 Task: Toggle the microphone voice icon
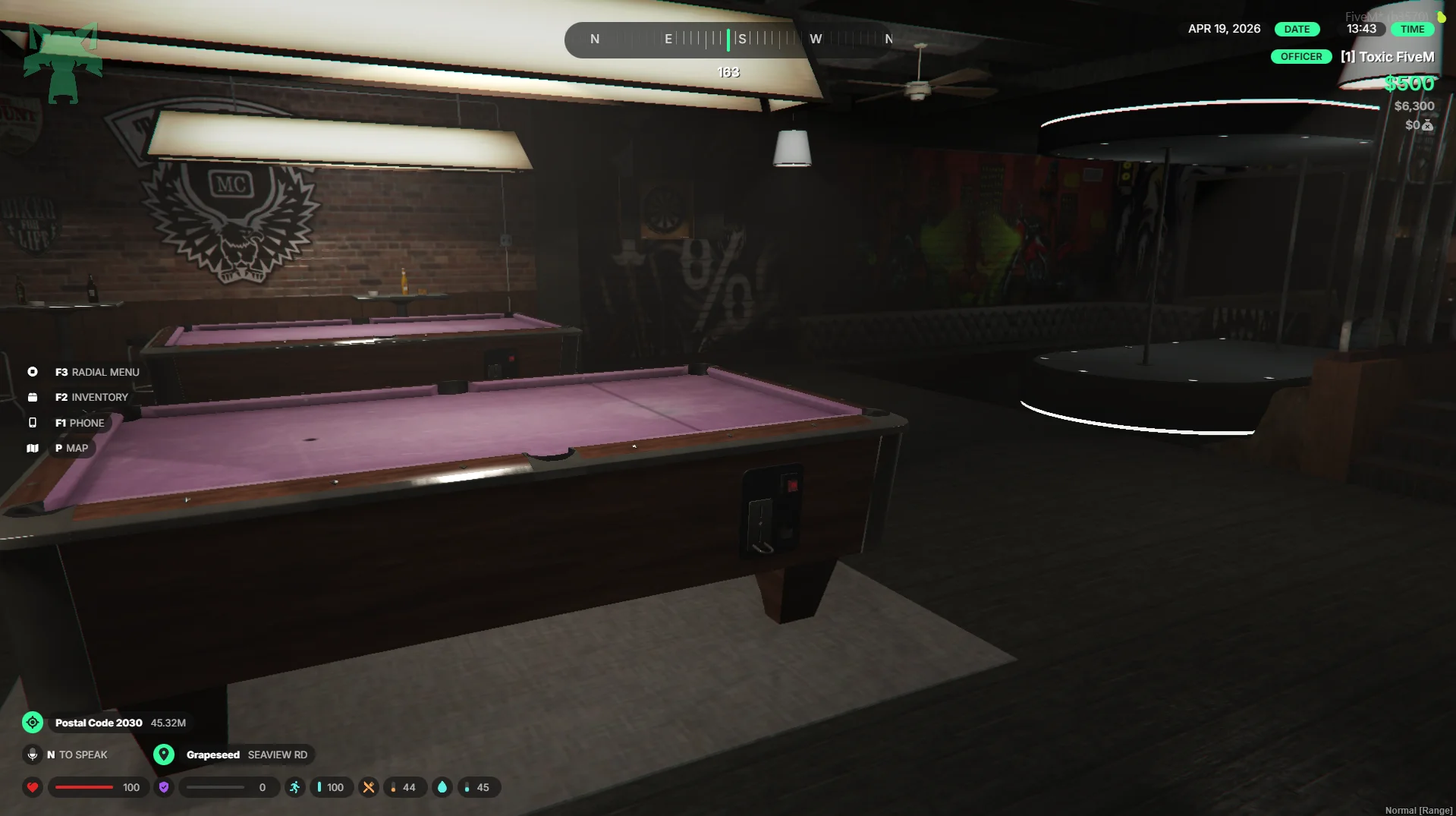tap(33, 755)
